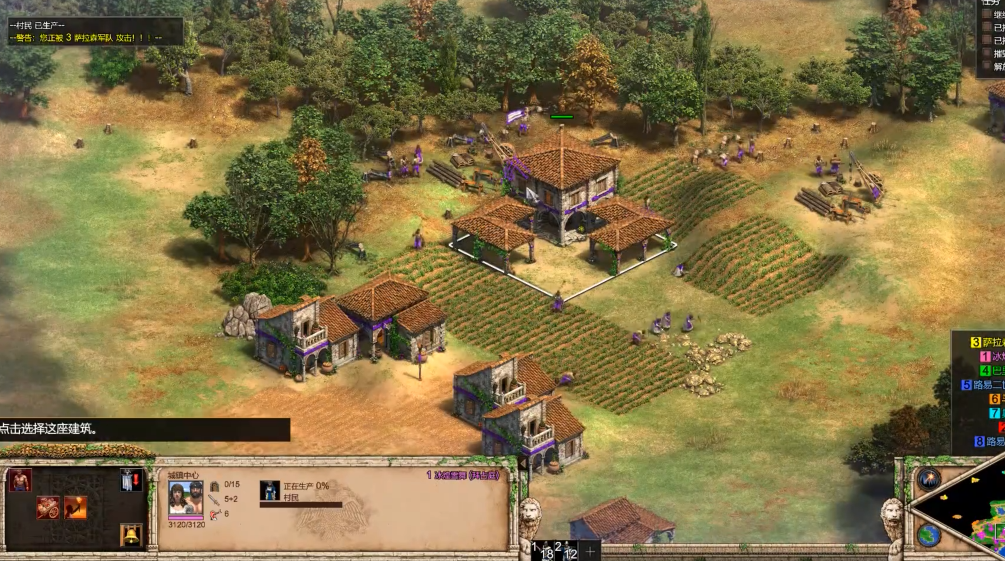Research the torch-hand Loom upgrade

[x=75, y=507]
